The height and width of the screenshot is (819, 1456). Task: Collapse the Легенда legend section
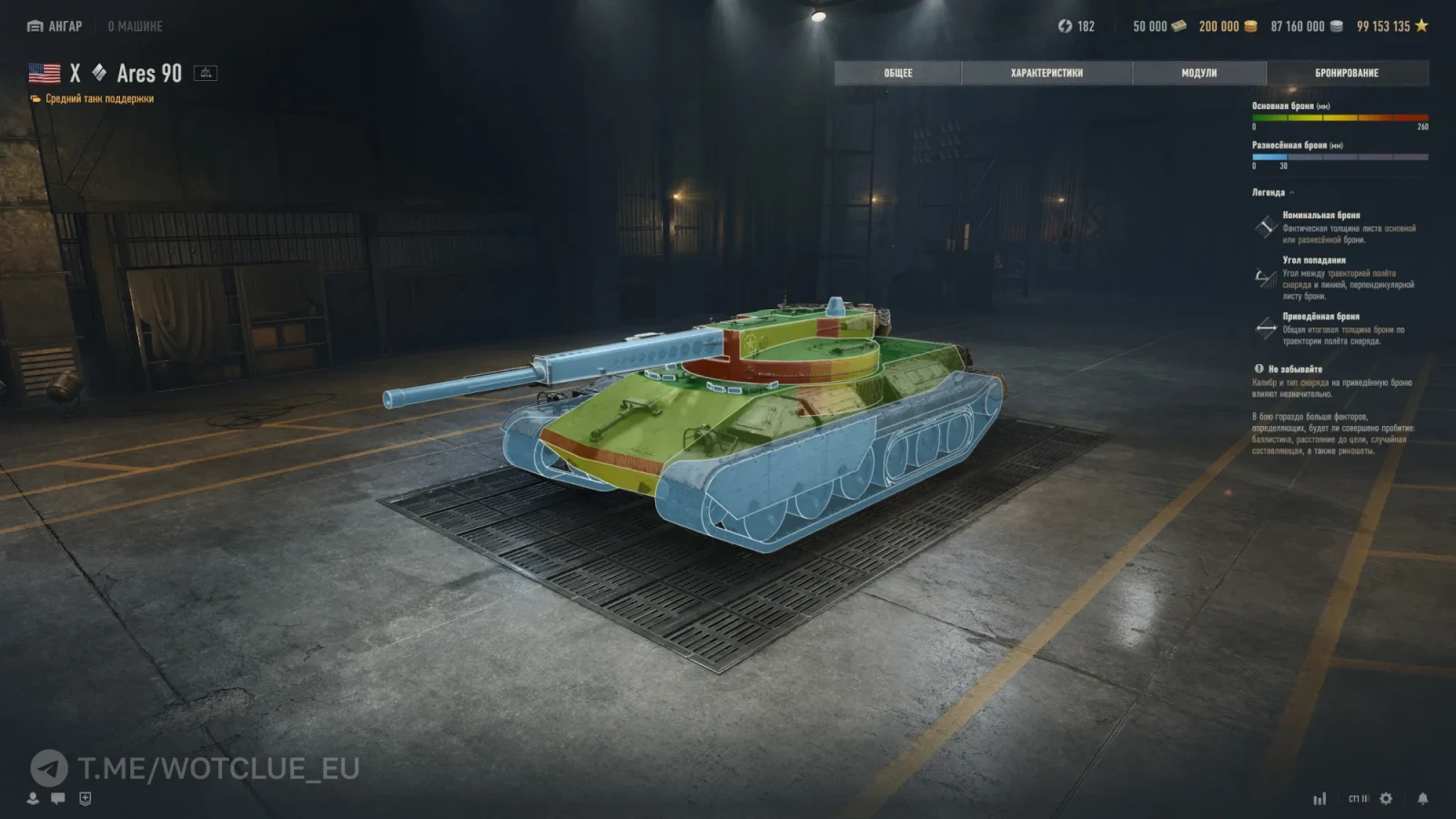point(1273,193)
